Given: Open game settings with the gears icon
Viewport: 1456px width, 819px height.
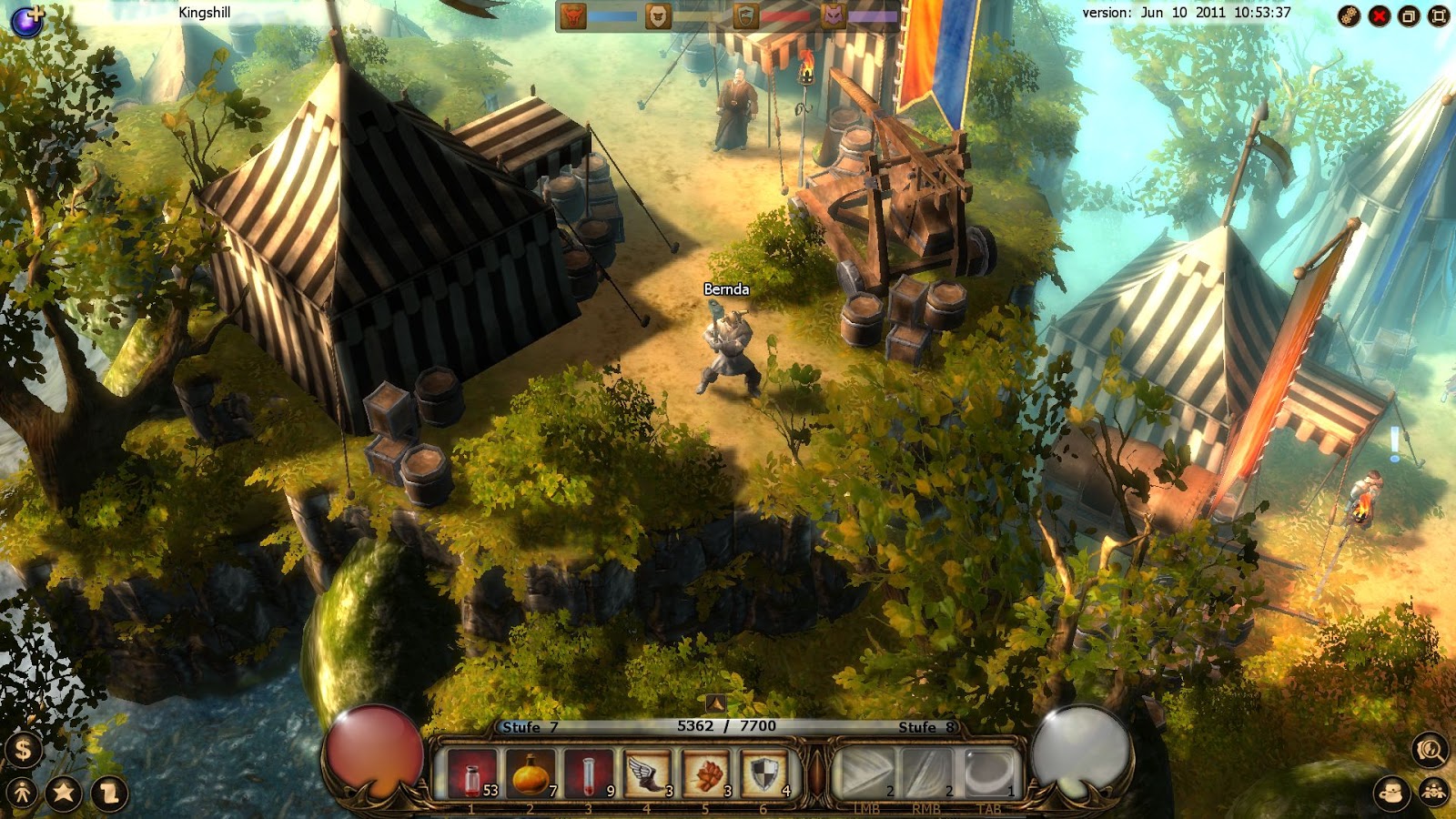Looking at the screenshot, I should [1350, 16].
